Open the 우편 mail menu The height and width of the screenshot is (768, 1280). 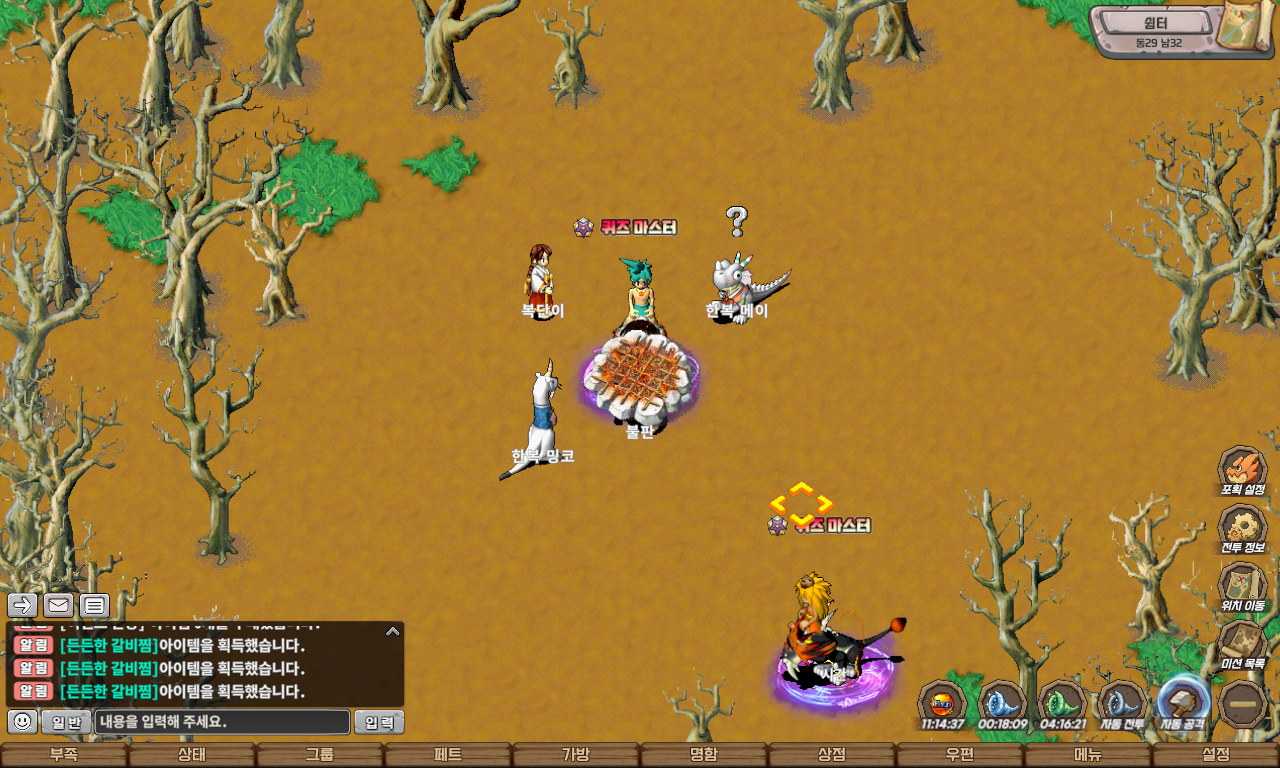[960, 755]
